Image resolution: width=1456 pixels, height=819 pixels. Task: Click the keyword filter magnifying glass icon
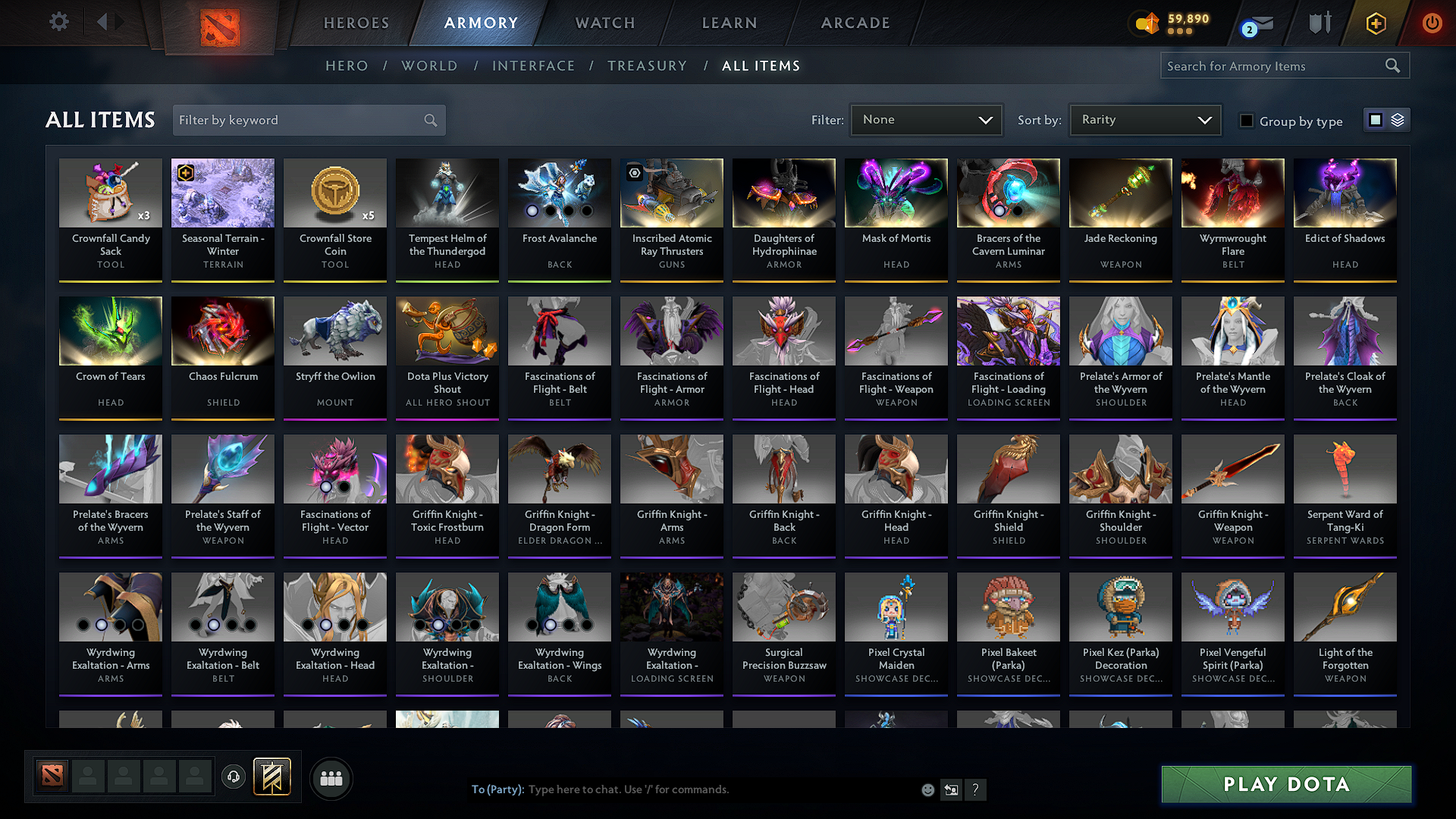click(x=429, y=120)
